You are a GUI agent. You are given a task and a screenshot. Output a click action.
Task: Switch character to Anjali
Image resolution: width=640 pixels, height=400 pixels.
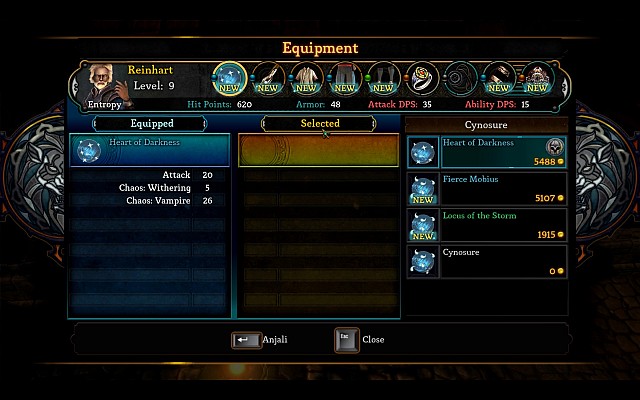point(246,340)
